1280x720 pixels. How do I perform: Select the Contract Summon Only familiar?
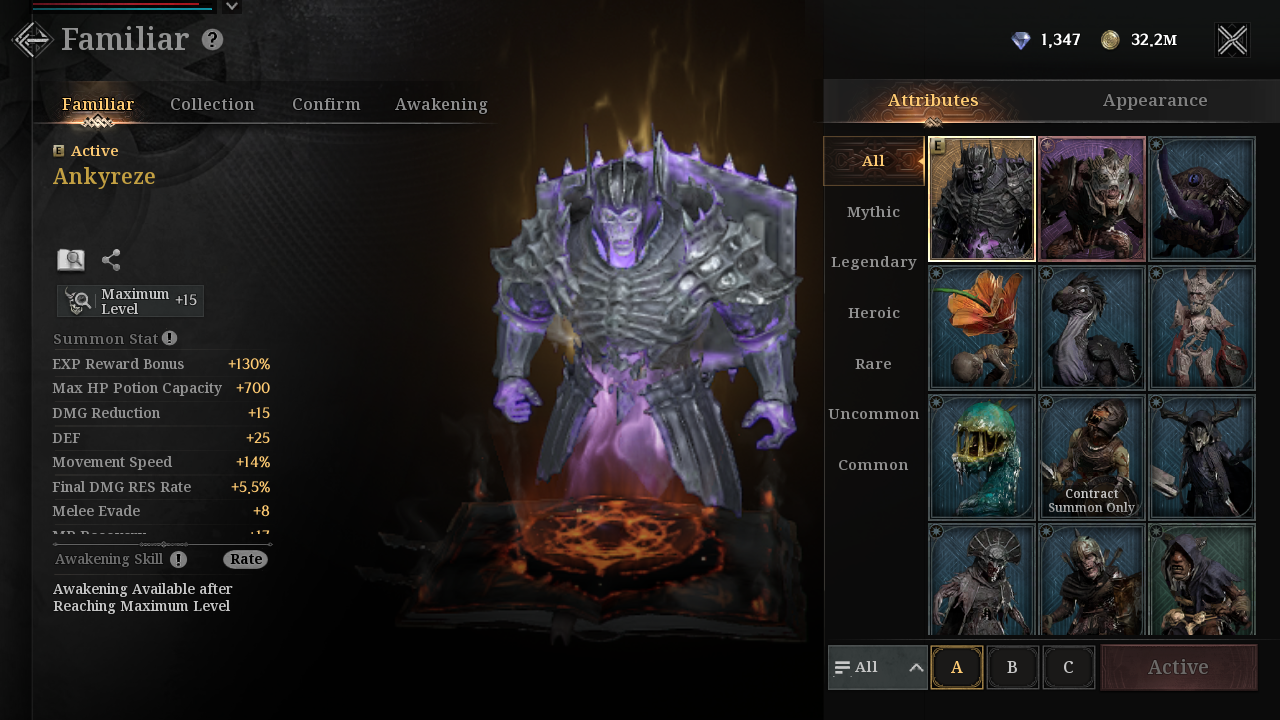tap(1092, 457)
